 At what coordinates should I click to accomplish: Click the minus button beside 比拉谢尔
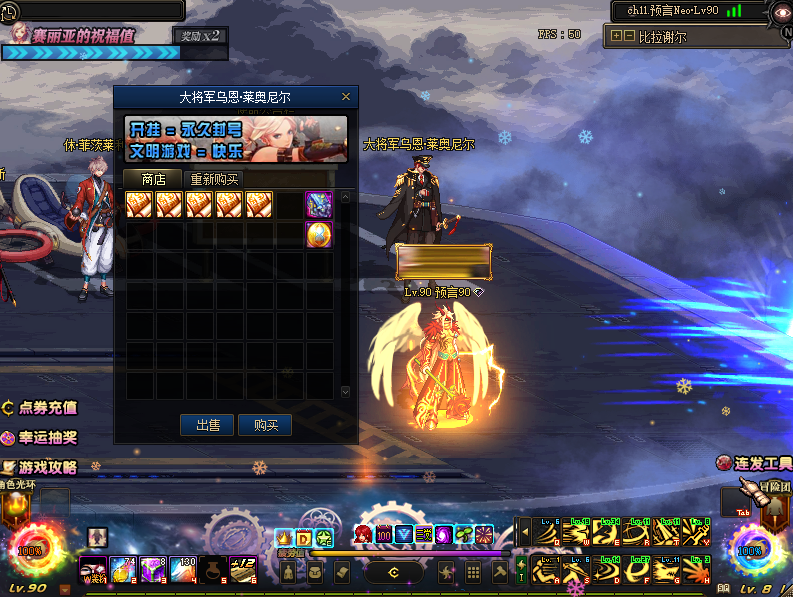tap(629, 36)
